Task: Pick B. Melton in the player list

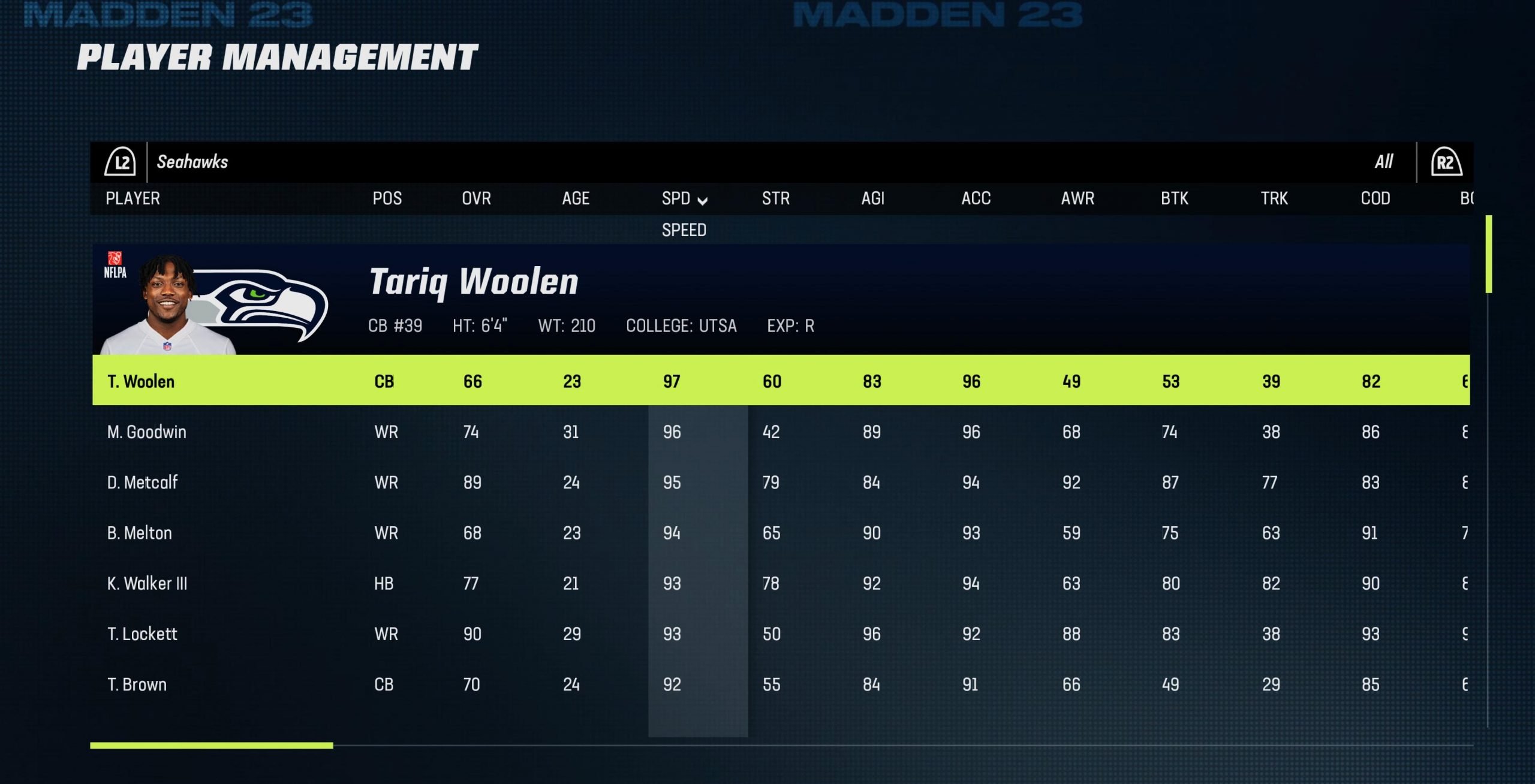Action: (x=139, y=533)
